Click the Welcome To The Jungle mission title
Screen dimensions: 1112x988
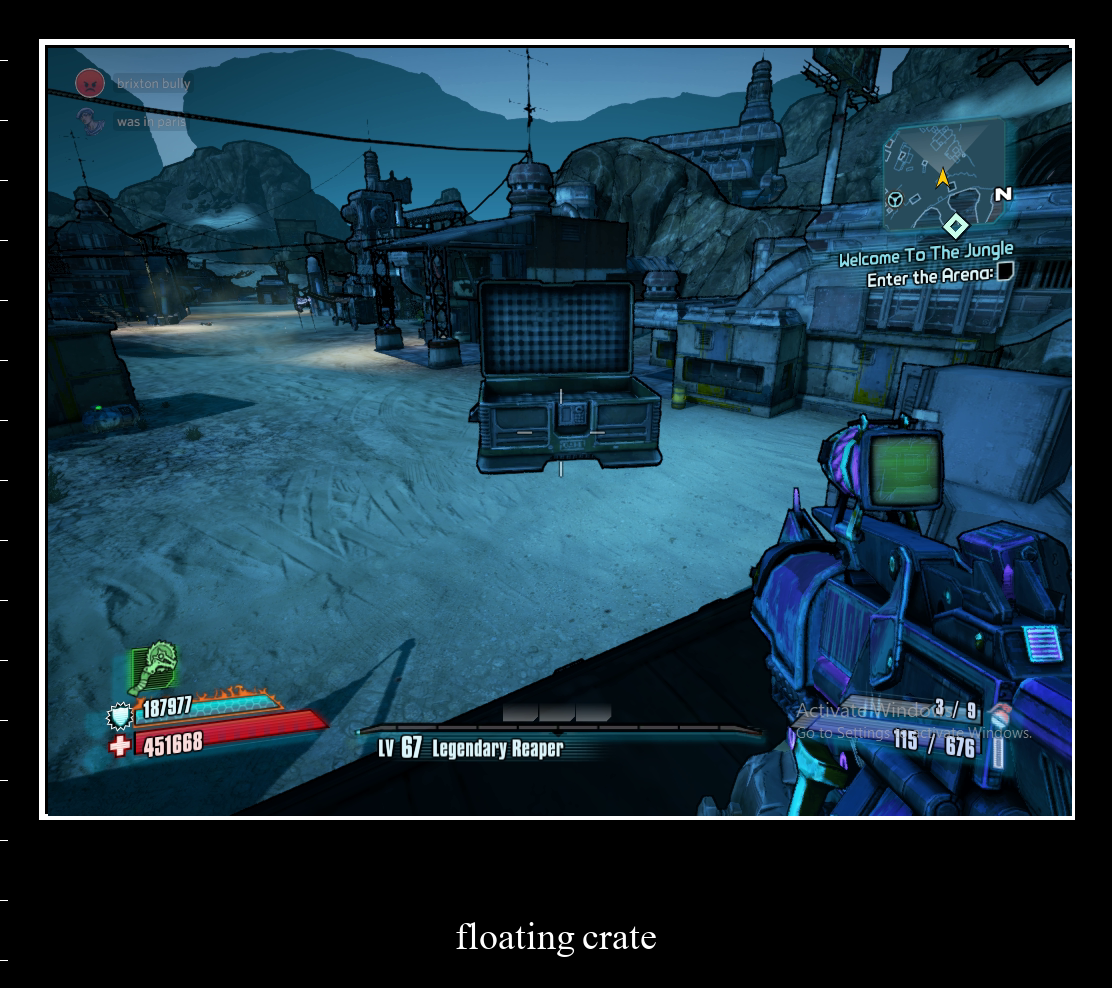click(925, 256)
